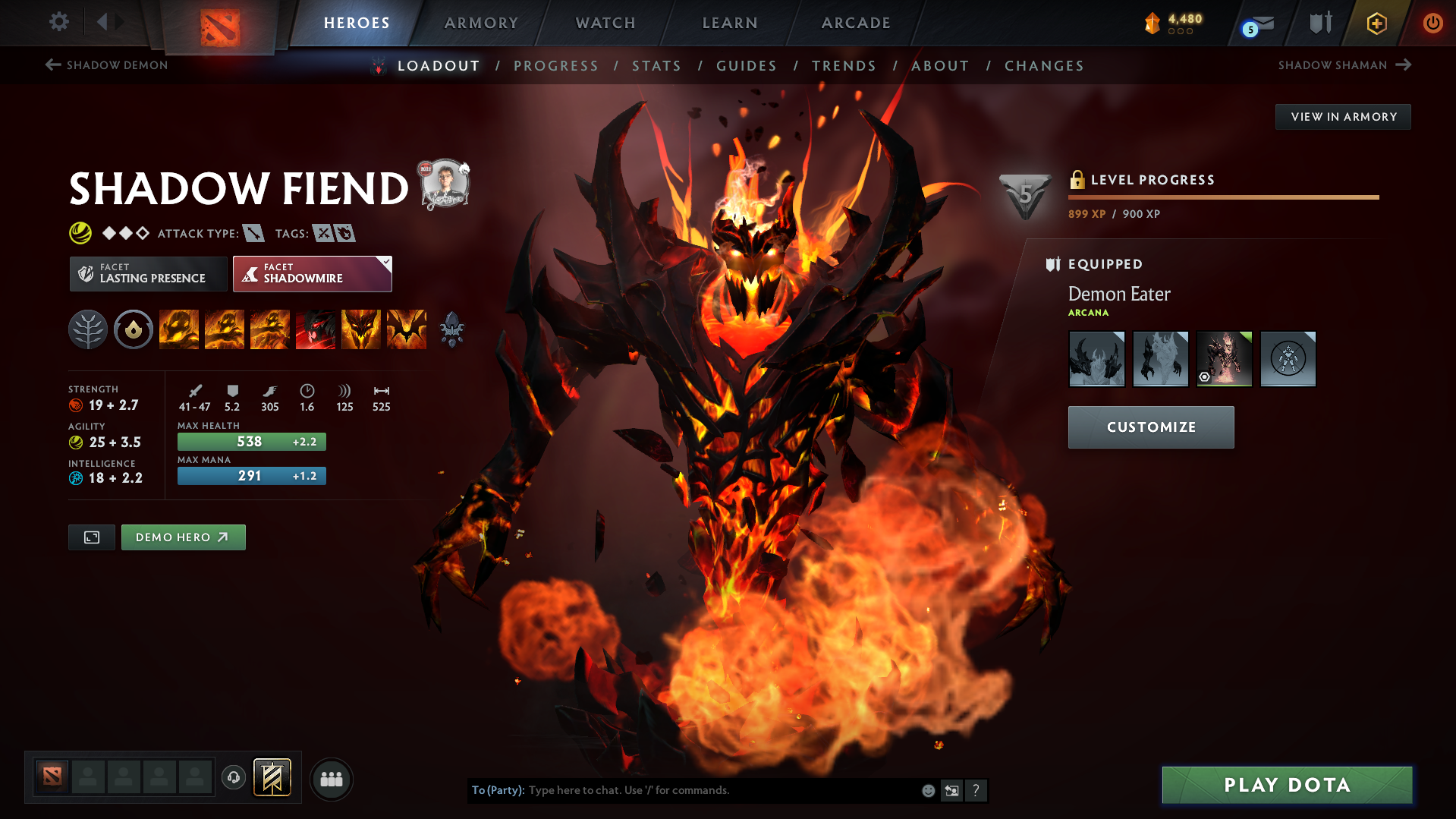Open the armory shield and sword icon
The image size is (1456, 819).
click(1318, 23)
